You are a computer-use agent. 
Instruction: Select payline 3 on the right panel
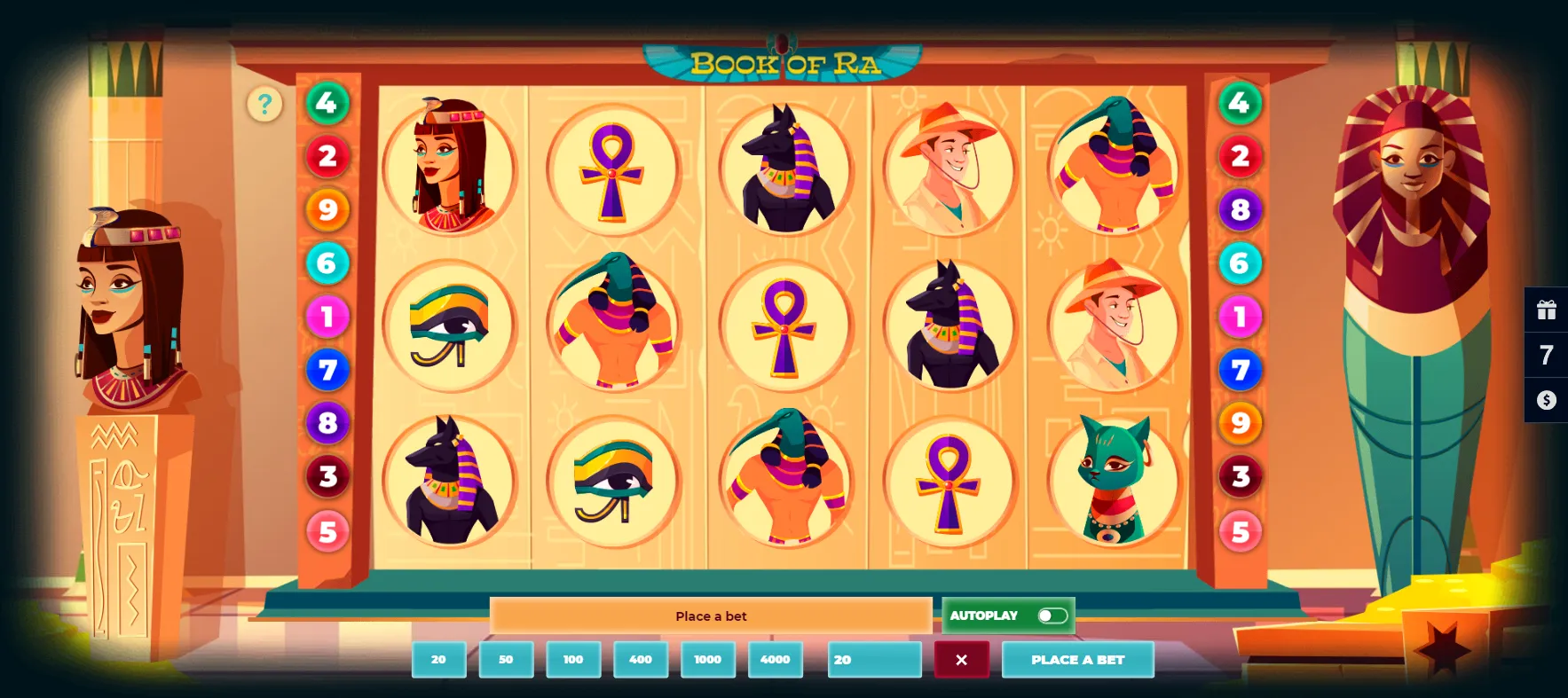(1240, 476)
